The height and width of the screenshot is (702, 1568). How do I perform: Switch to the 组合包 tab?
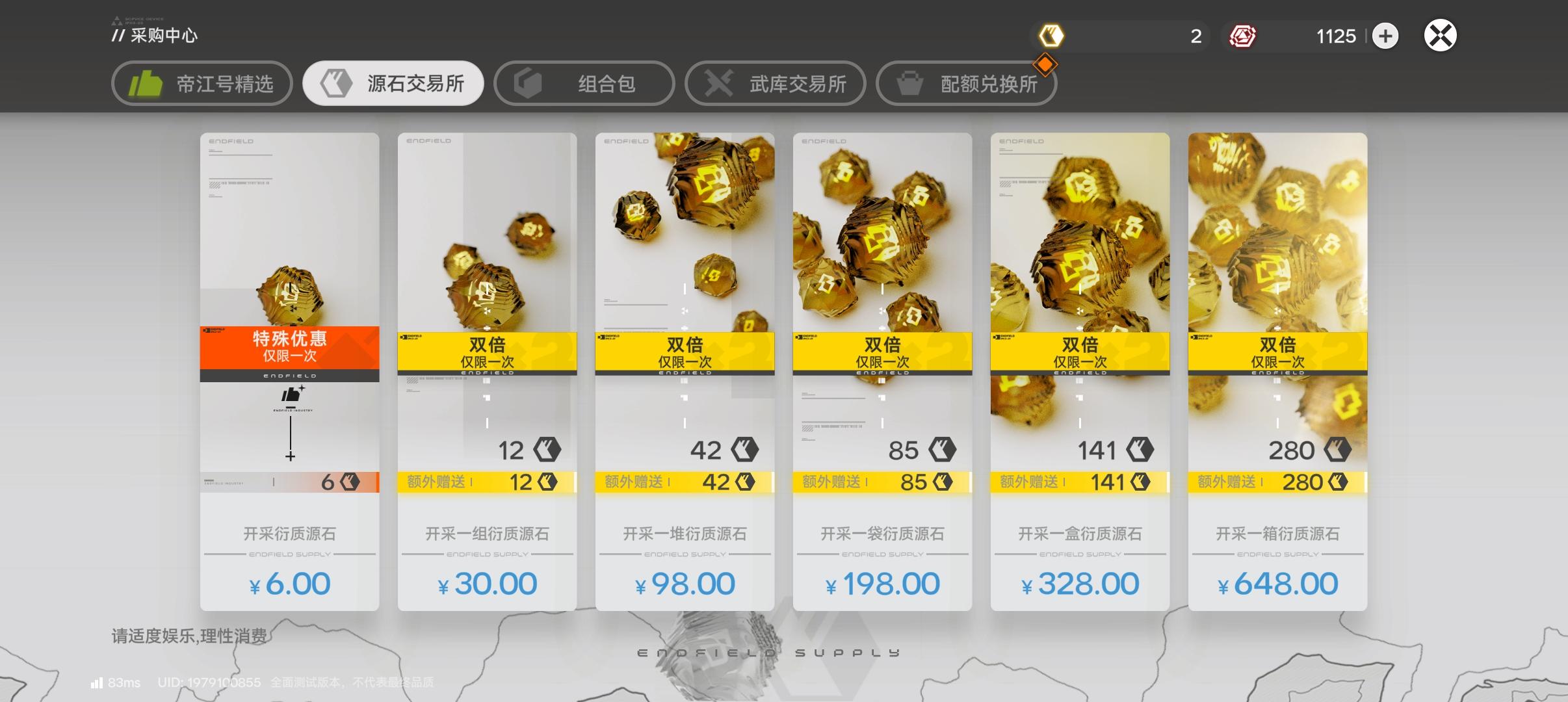click(583, 83)
